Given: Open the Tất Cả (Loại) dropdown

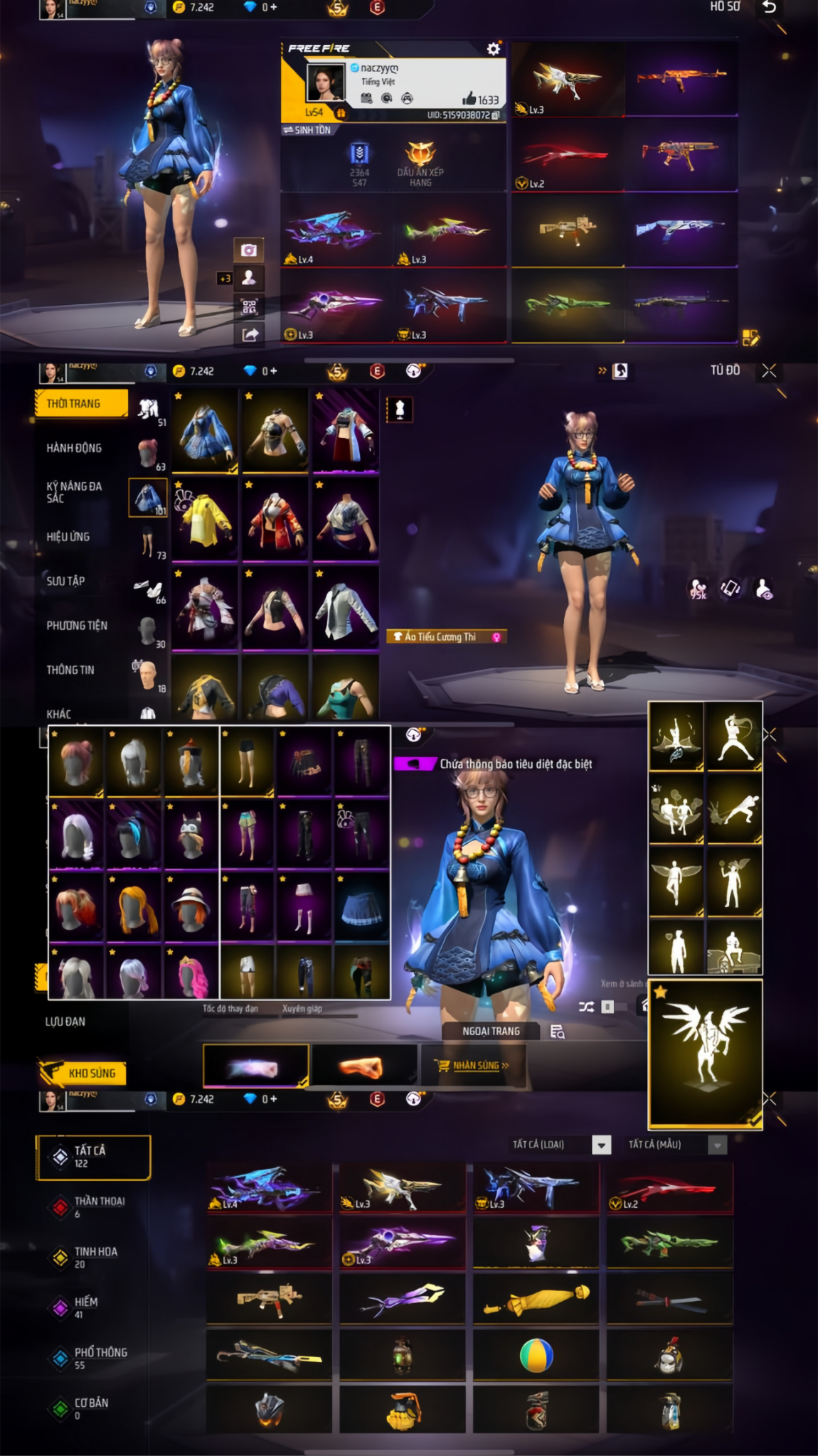Looking at the screenshot, I should tap(602, 1145).
